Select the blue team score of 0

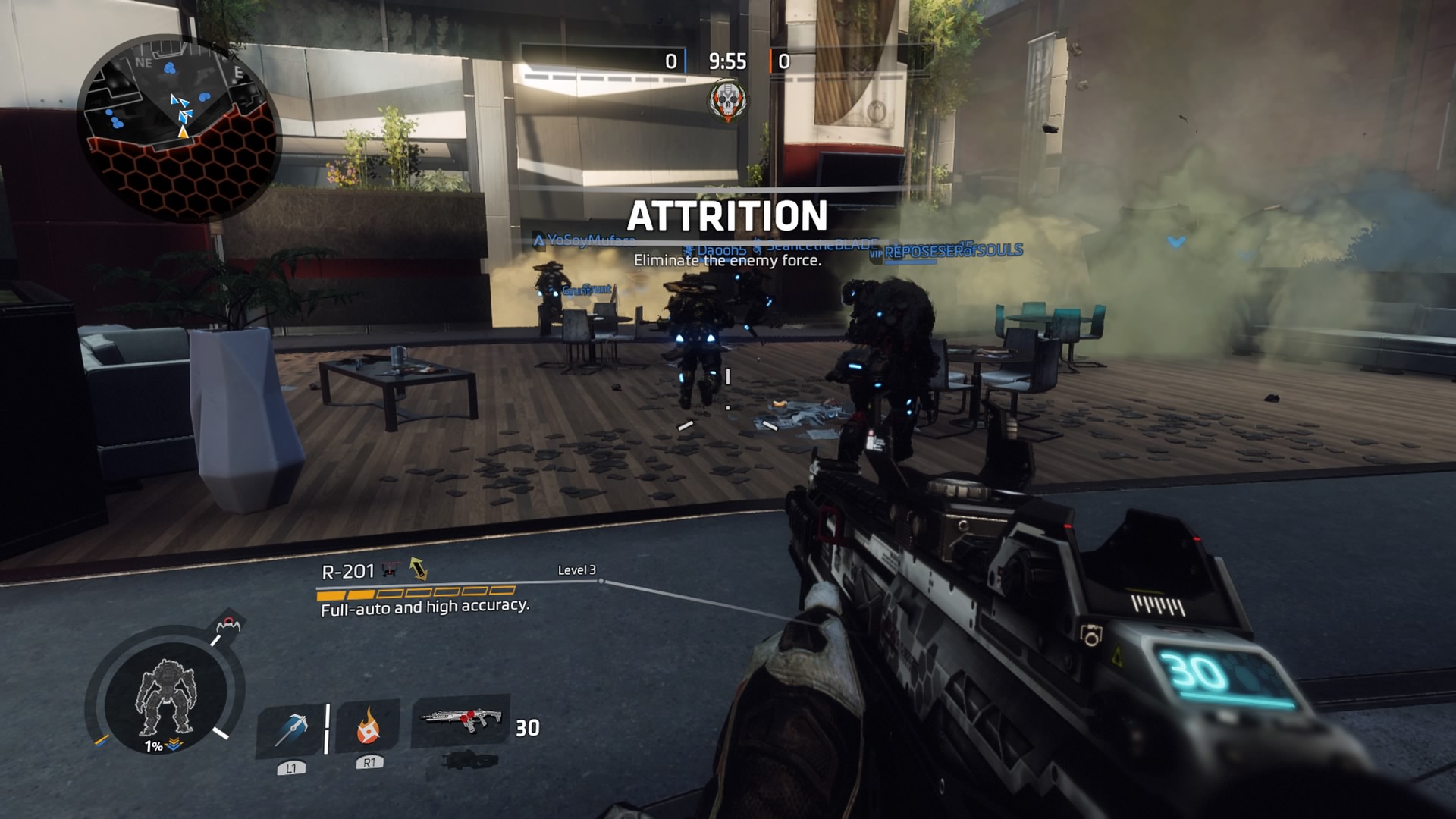tap(670, 61)
